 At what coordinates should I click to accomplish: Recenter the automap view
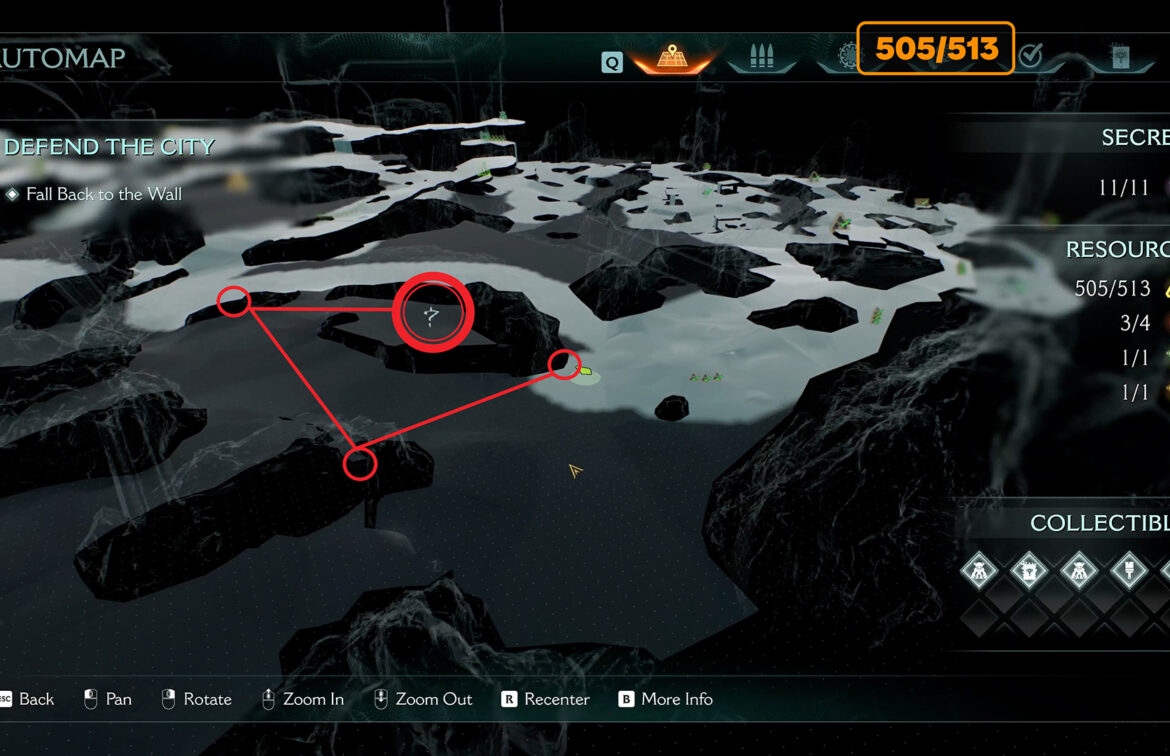click(x=546, y=699)
